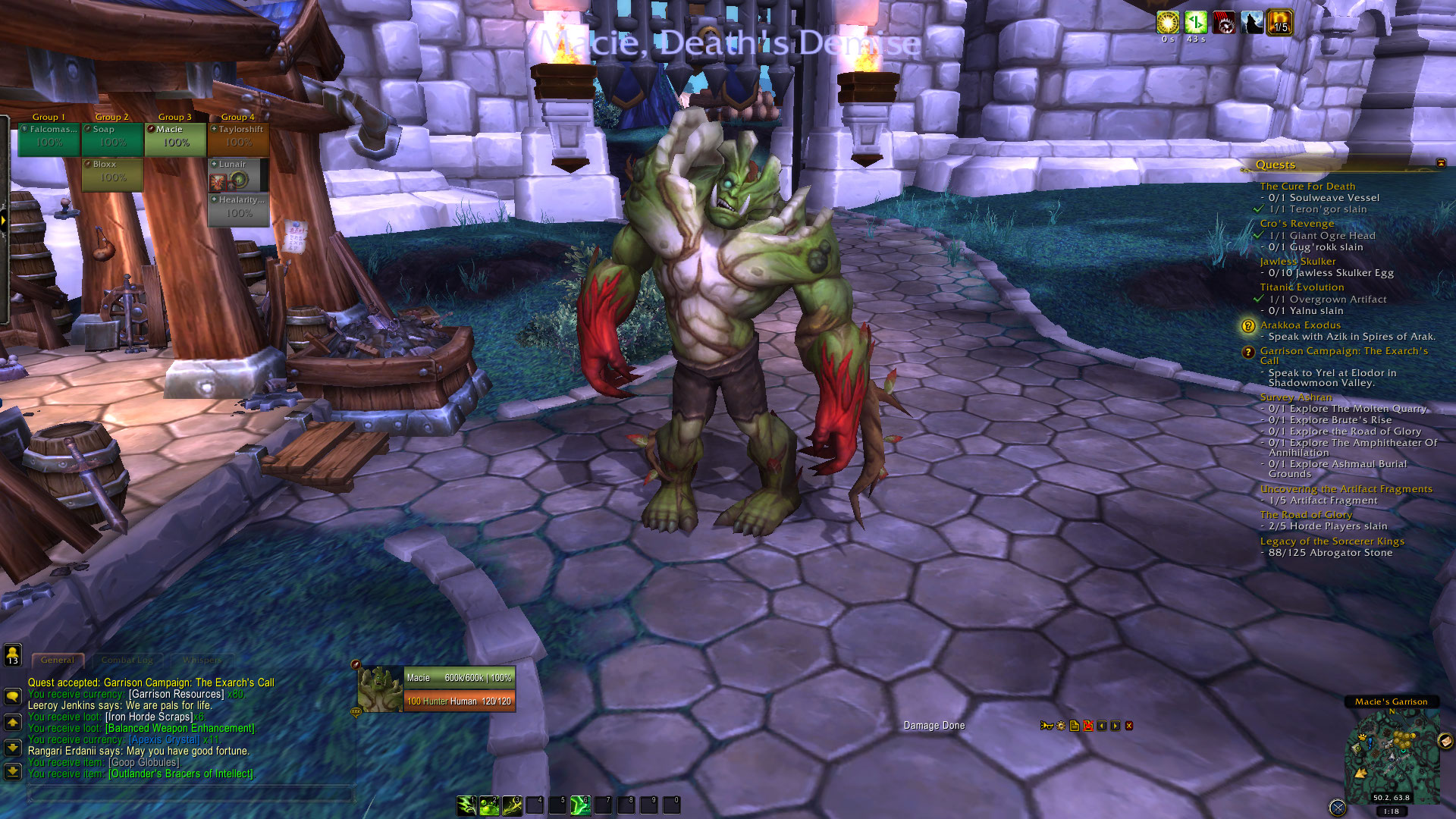
Task: Click the minimap of Macie's Garrison
Action: pyautogui.click(x=1392, y=755)
